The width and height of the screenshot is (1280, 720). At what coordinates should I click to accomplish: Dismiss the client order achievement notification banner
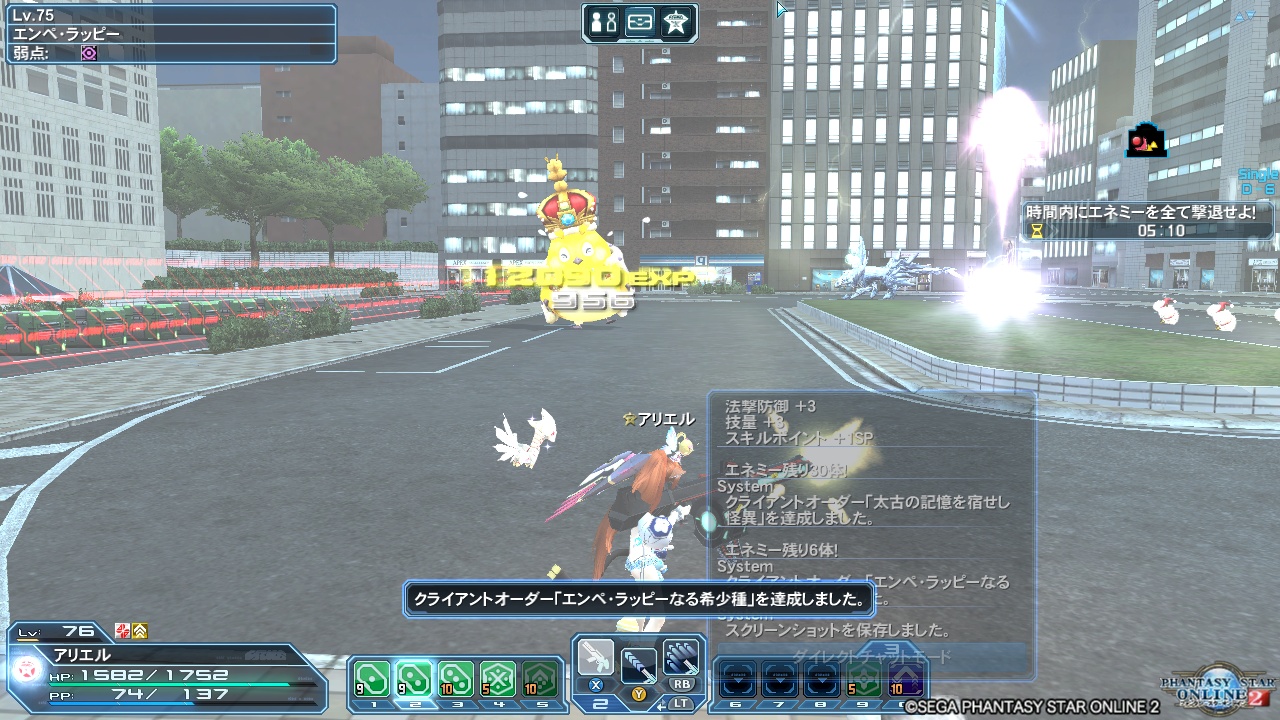point(640,598)
